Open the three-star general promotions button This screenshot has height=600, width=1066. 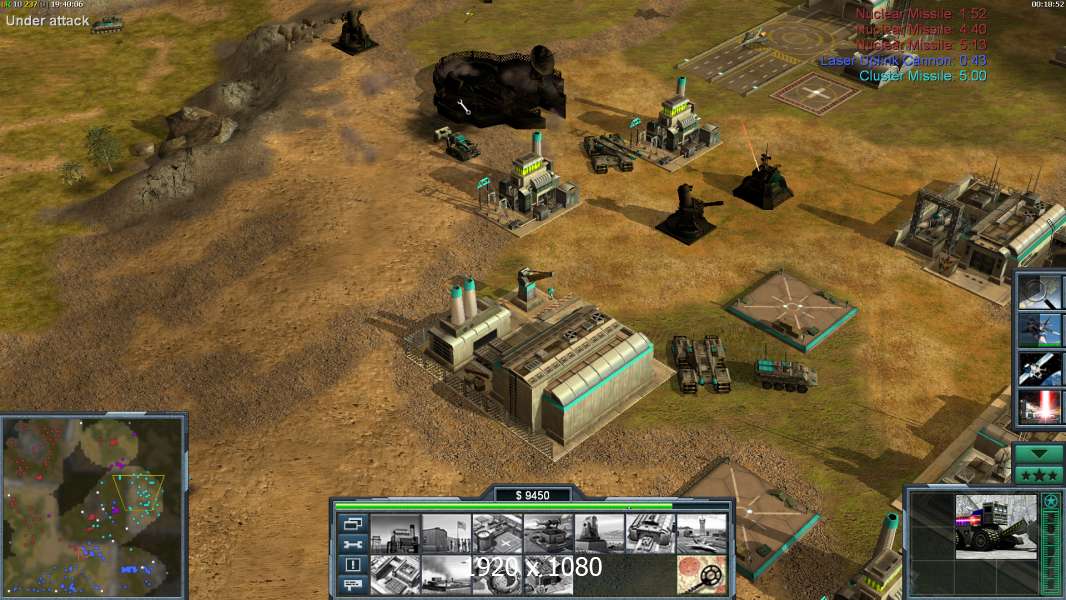point(1038,474)
